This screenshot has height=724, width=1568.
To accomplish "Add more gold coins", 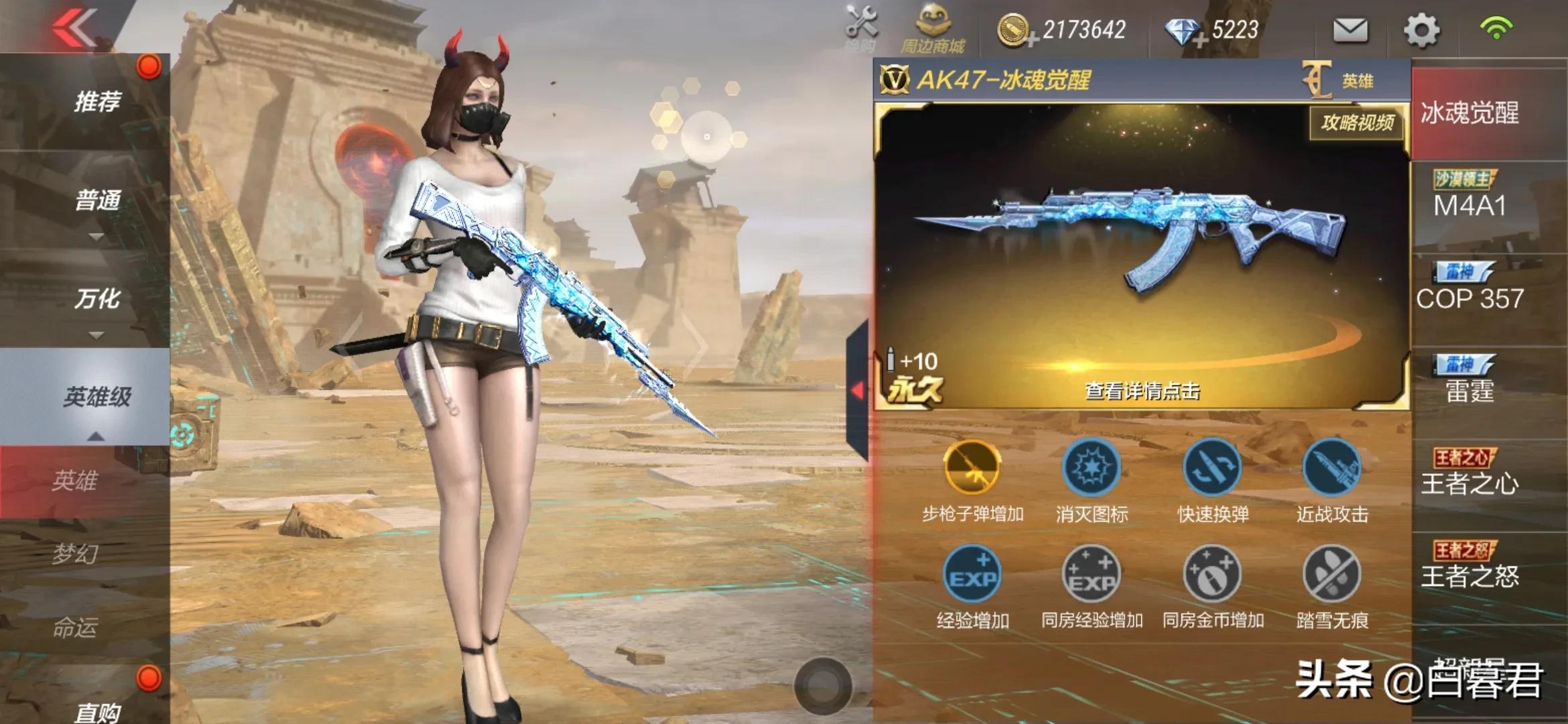I will [x=1033, y=40].
